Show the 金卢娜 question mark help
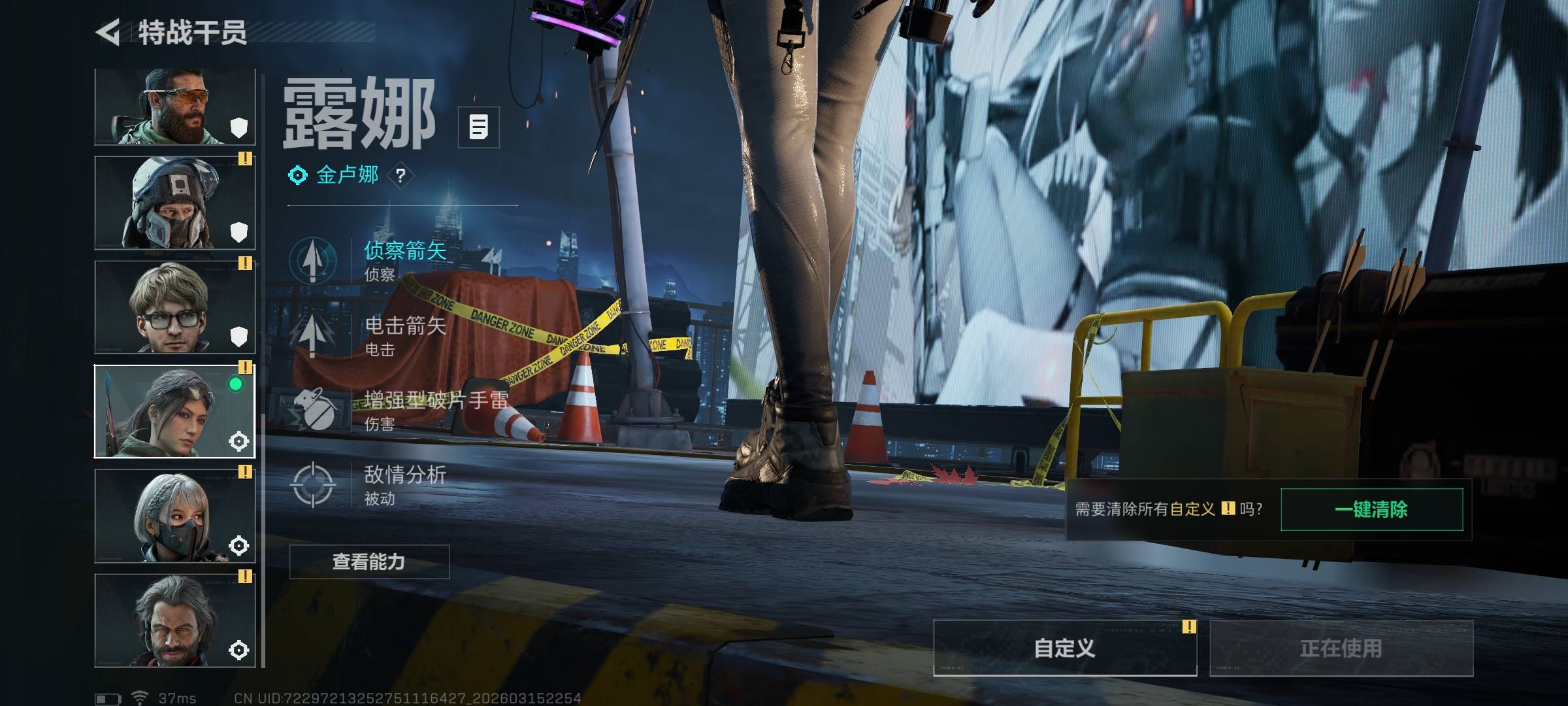The image size is (1568, 706). (400, 175)
